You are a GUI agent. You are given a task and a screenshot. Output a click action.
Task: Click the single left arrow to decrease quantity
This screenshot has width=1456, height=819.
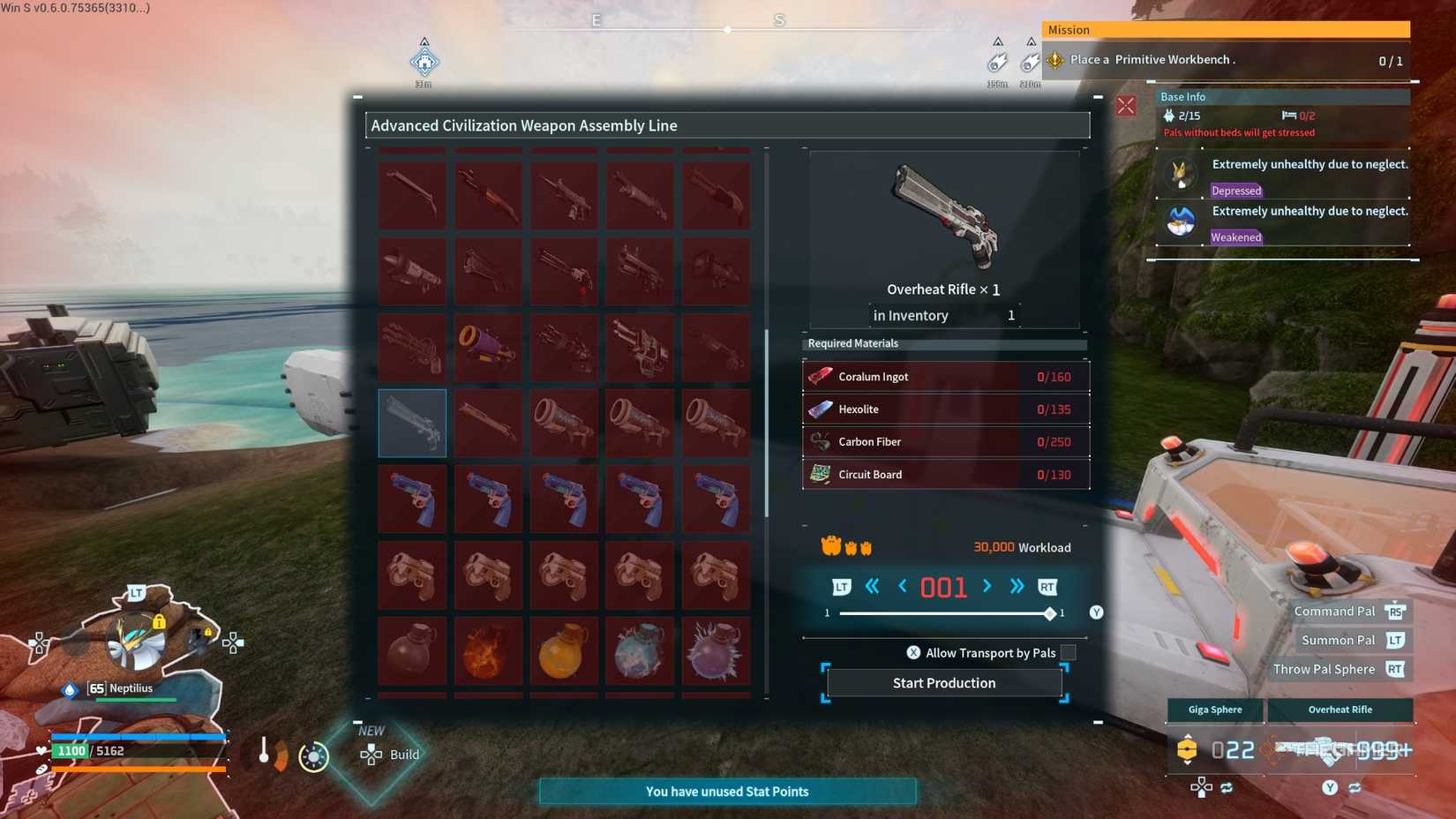pyautogui.click(x=901, y=586)
